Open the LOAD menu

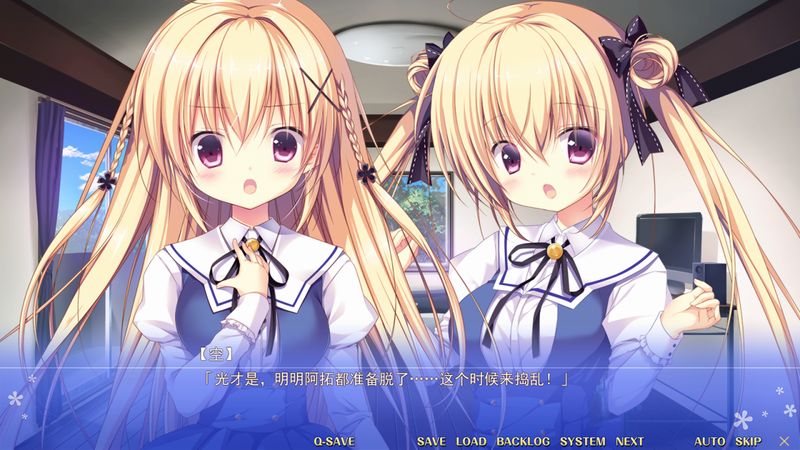point(471,441)
